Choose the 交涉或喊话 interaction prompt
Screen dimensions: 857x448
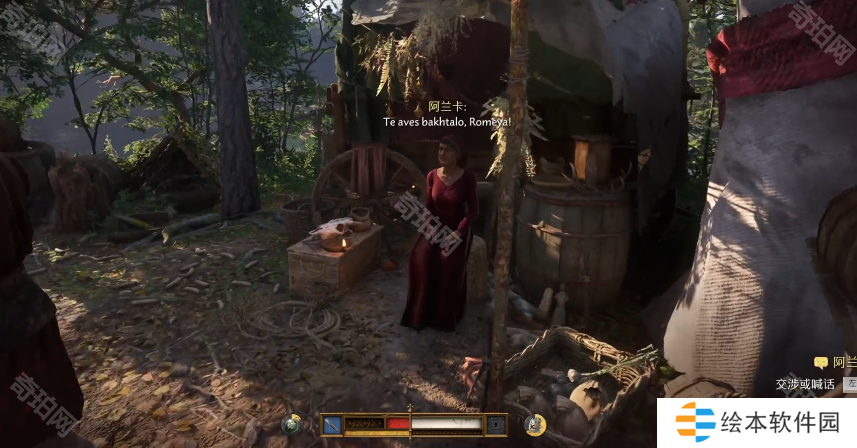(806, 383)
